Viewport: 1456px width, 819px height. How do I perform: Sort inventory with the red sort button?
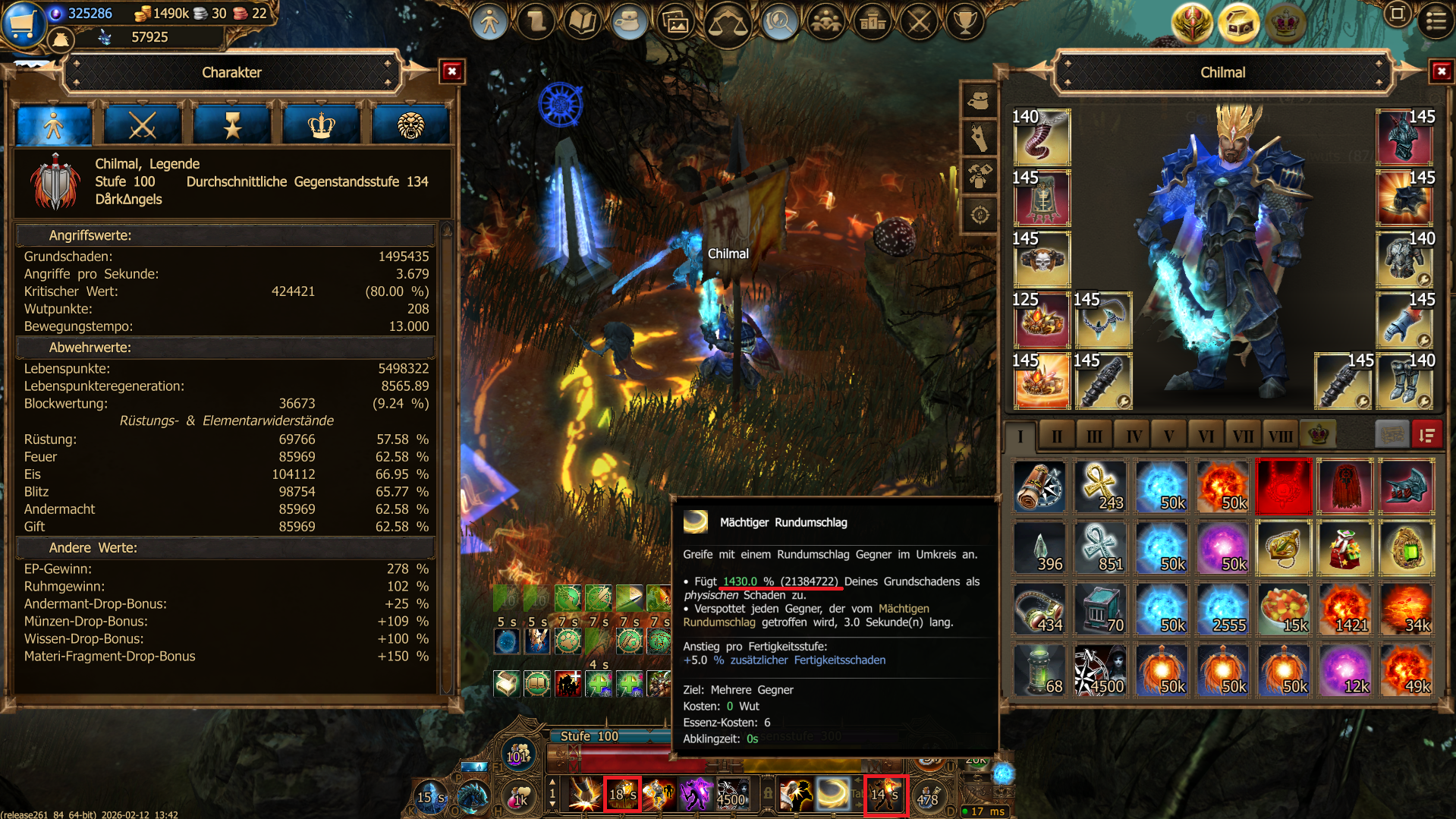pos(1426,436)
